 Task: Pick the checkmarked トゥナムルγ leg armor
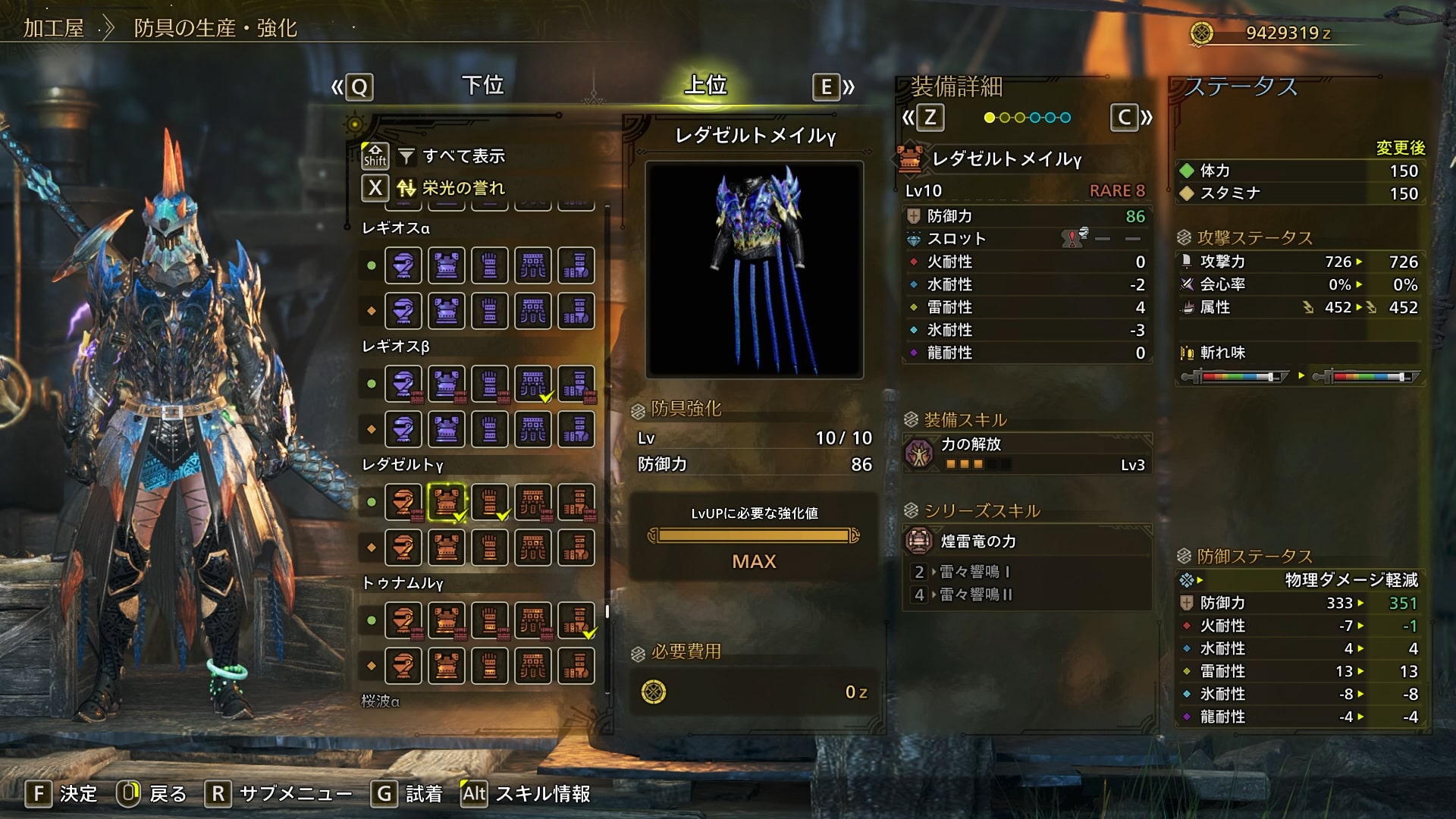click(576, 620)
